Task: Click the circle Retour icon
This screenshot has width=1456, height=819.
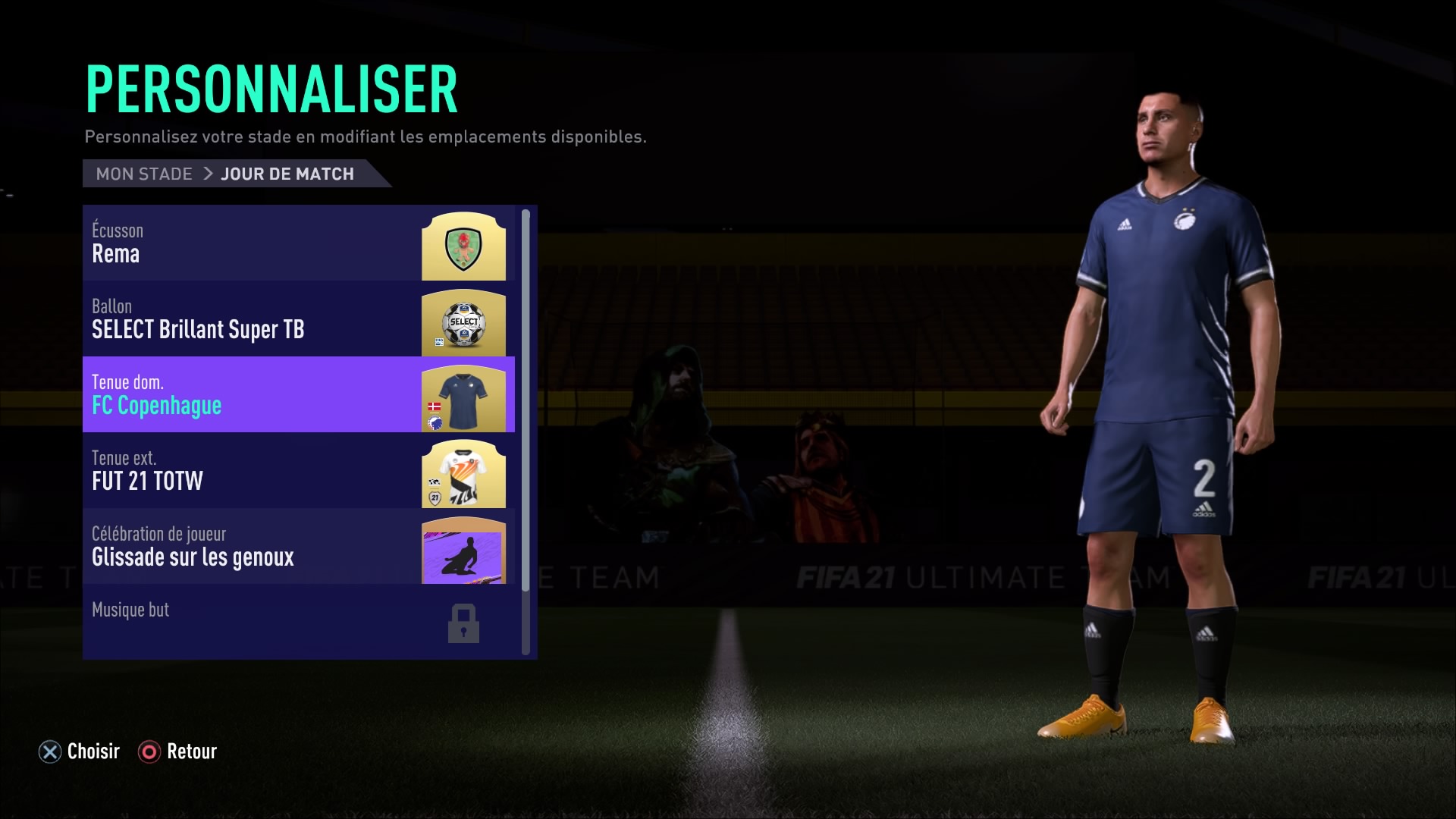Action: (150, 752)
